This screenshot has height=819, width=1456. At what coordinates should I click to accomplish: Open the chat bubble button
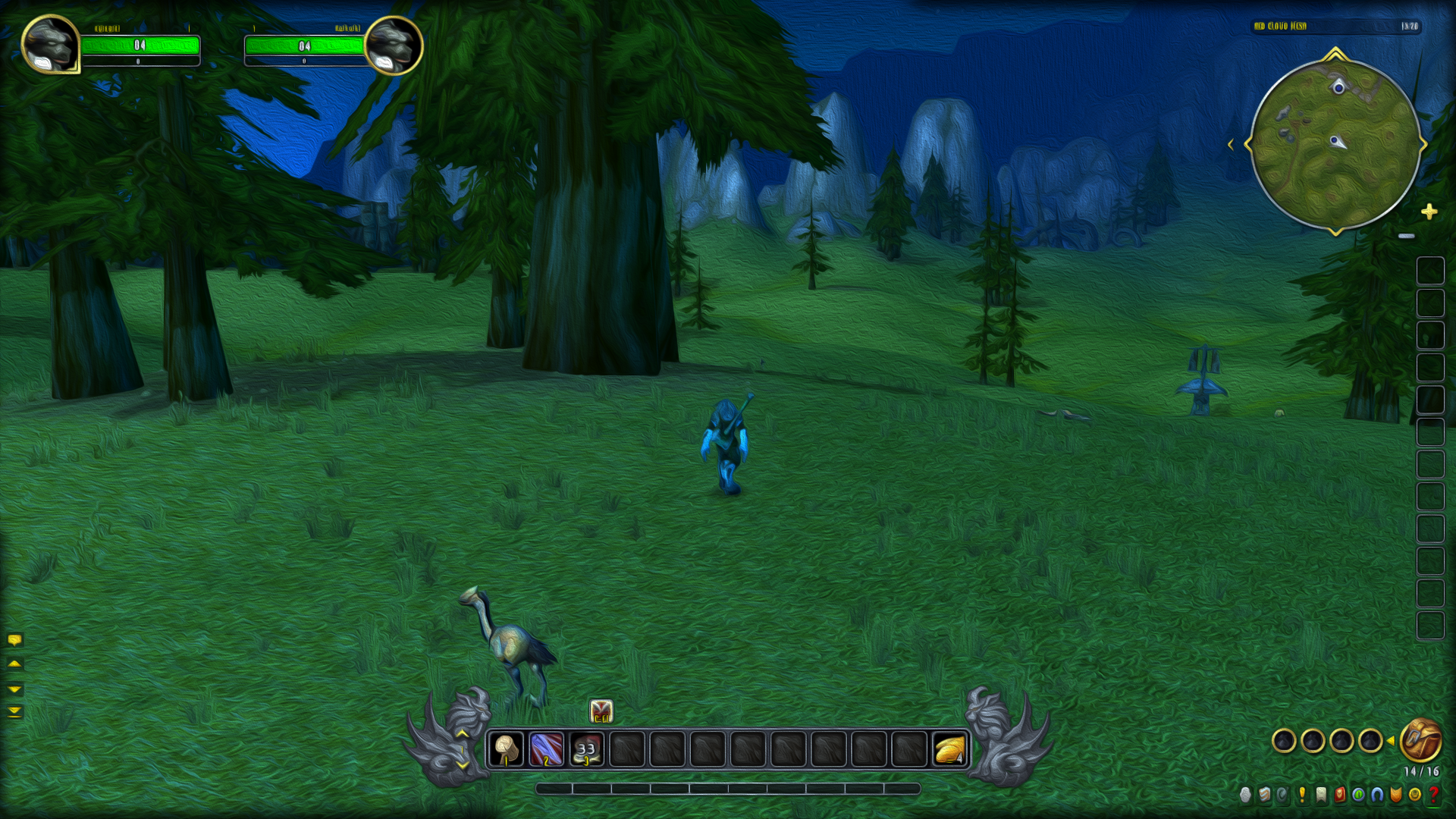pyautogui.click(x=14, y=640)
